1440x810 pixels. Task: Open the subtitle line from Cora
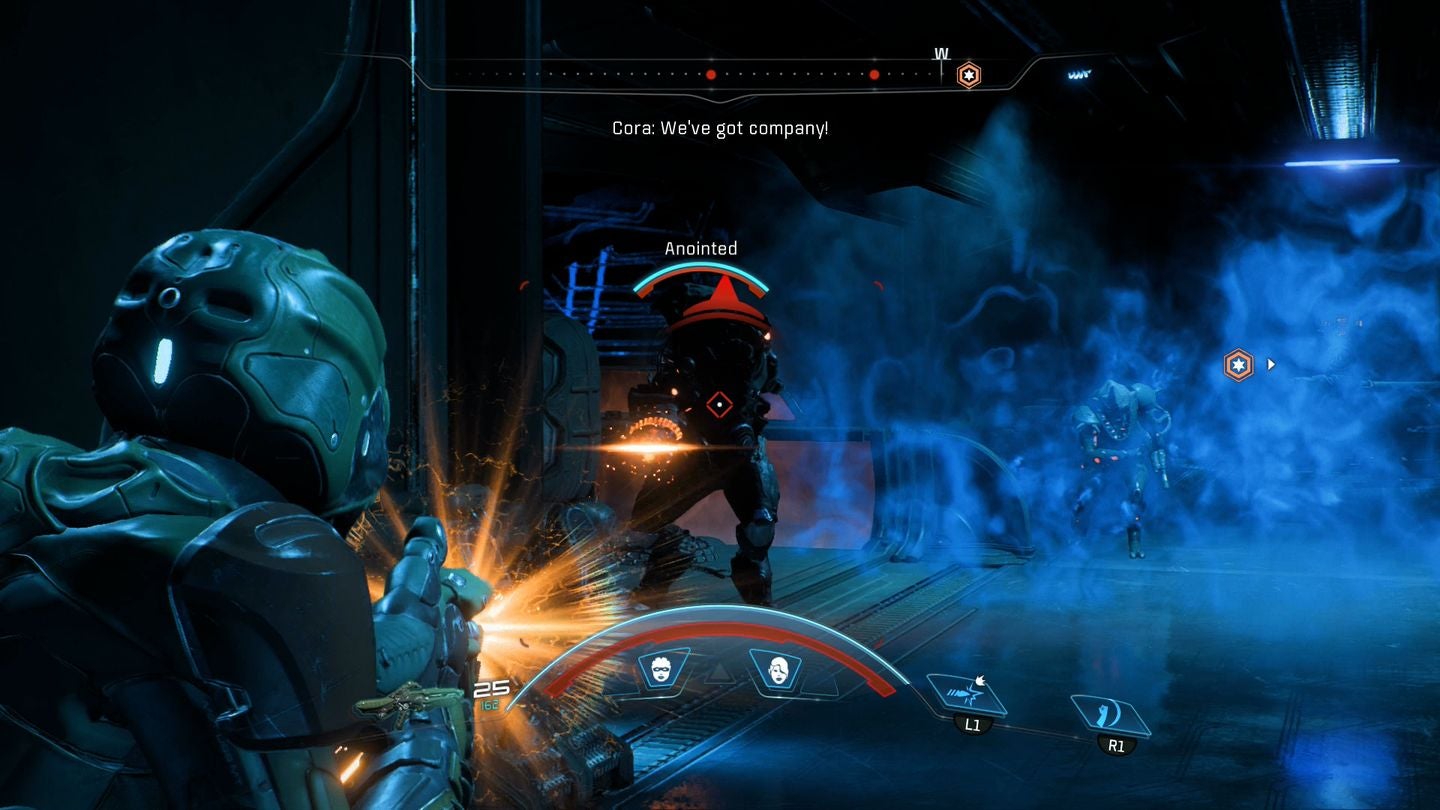pos(721,127)
